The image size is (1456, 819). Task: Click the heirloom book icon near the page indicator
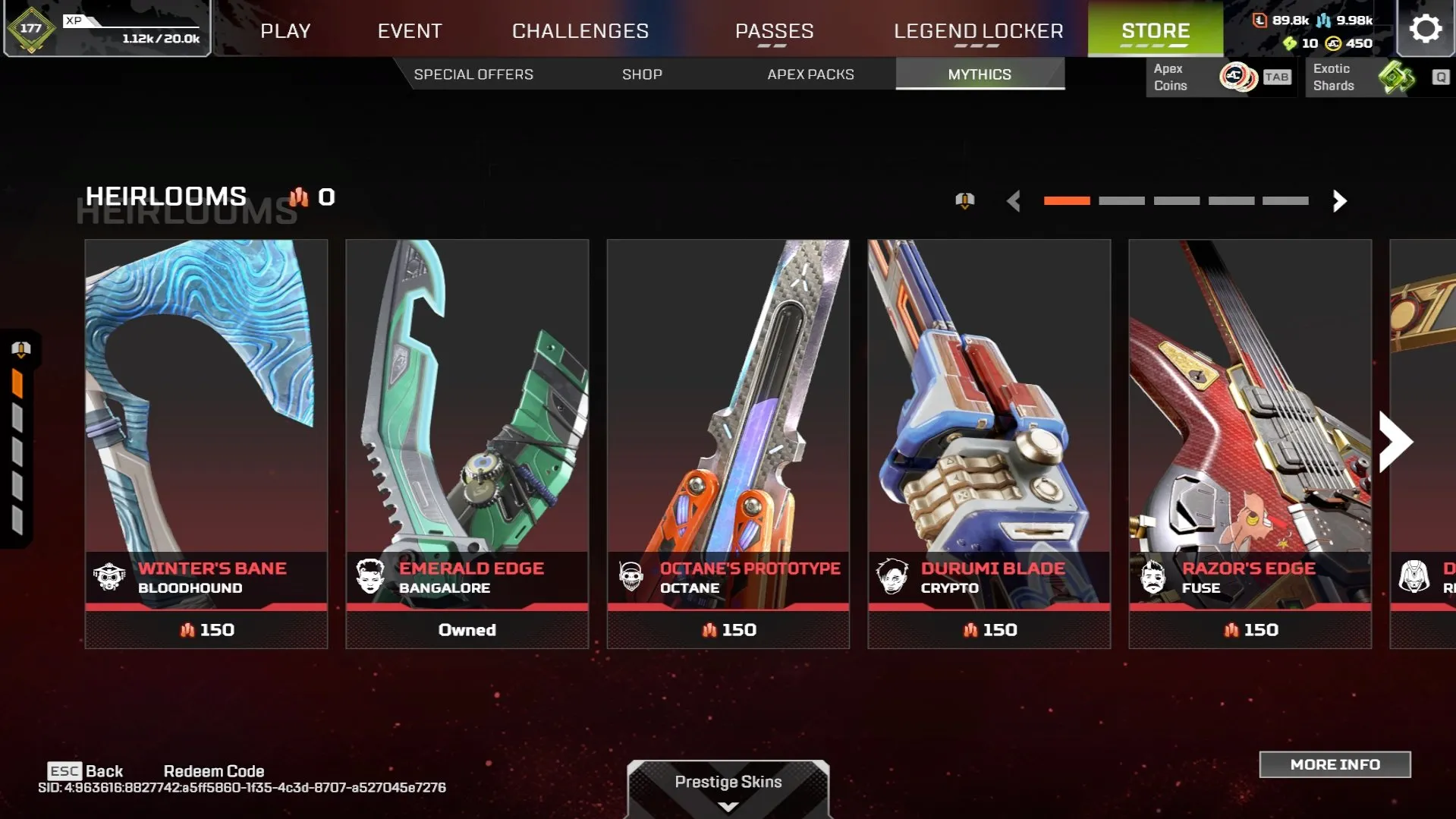pyautogui.click(x=964, y=200)
